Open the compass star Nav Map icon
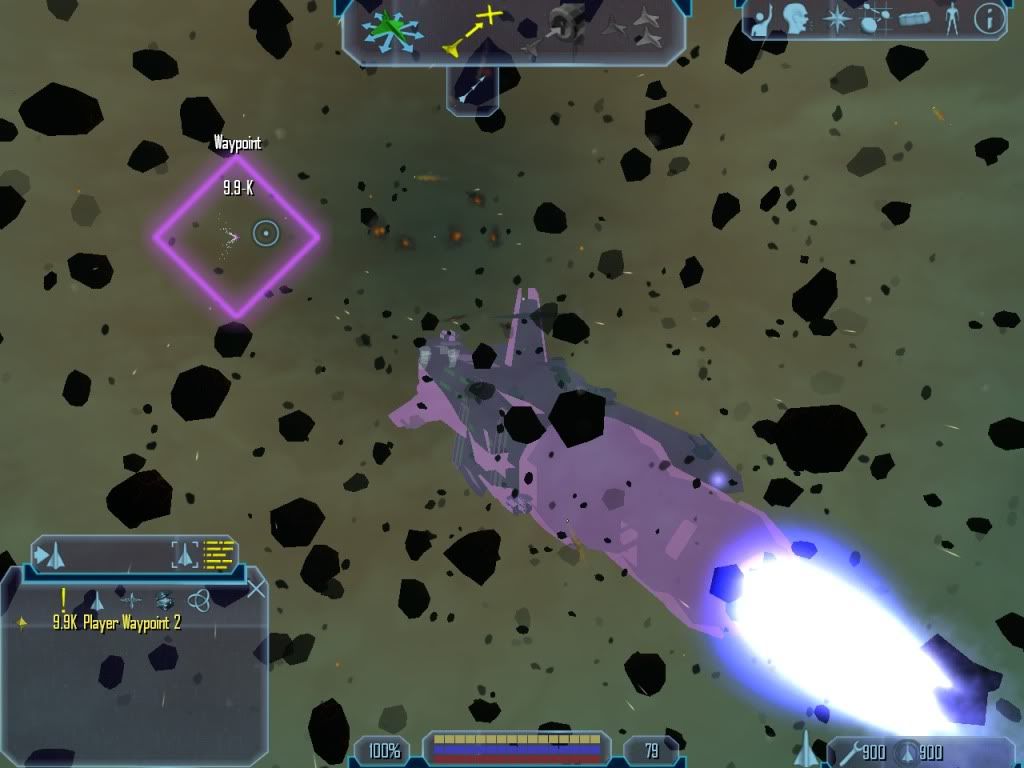 (836, 20)
